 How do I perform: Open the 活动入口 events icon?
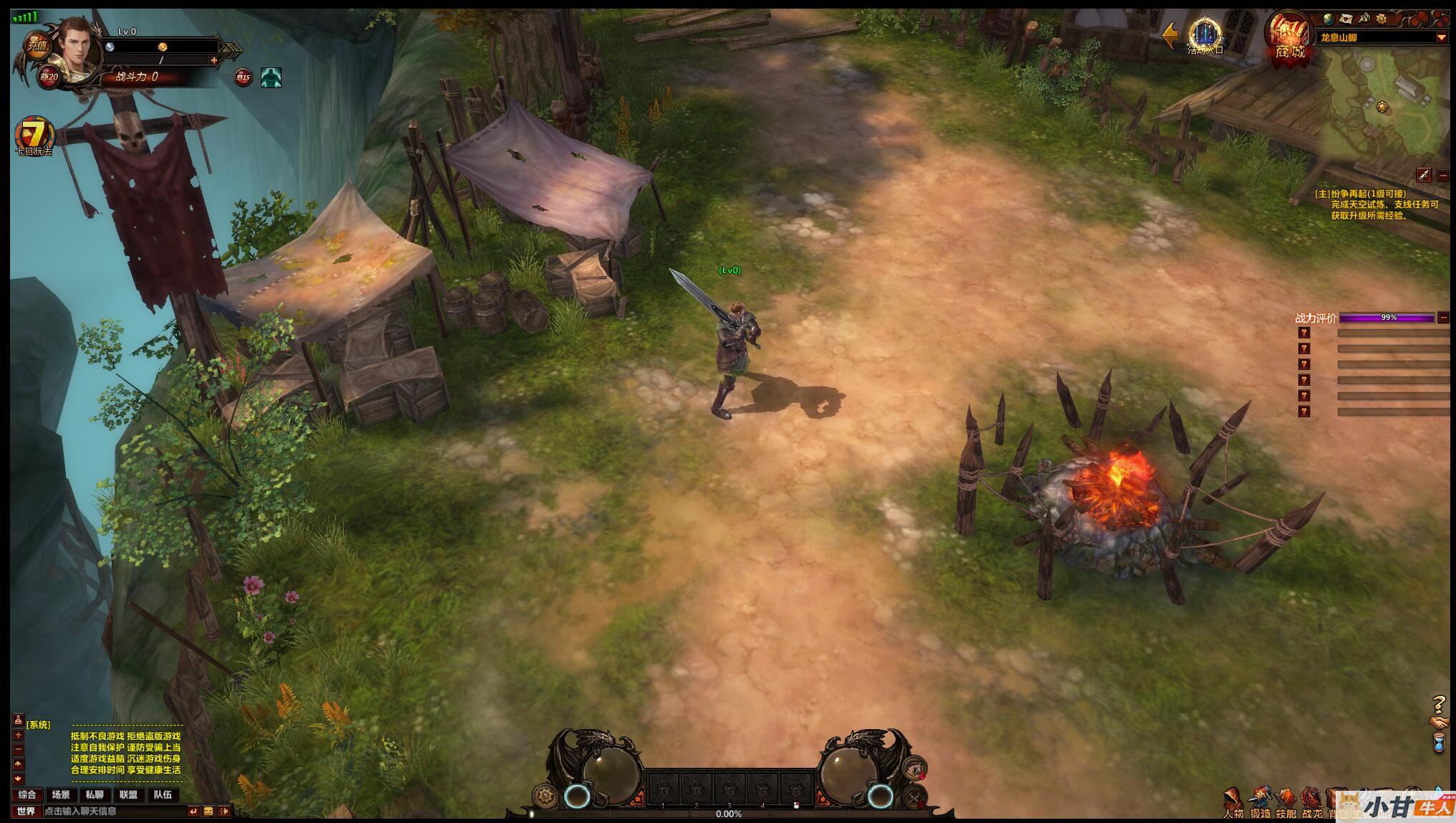point(1204,34)
